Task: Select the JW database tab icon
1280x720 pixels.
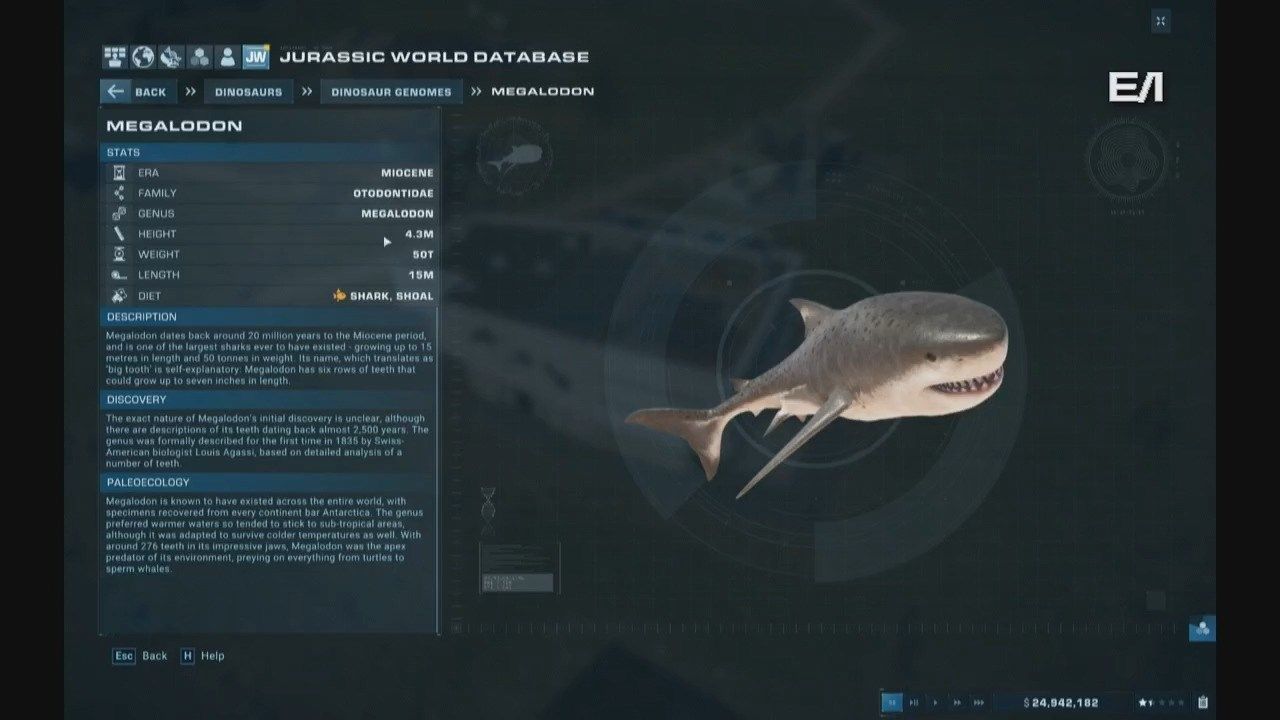Action: (256, 57)
